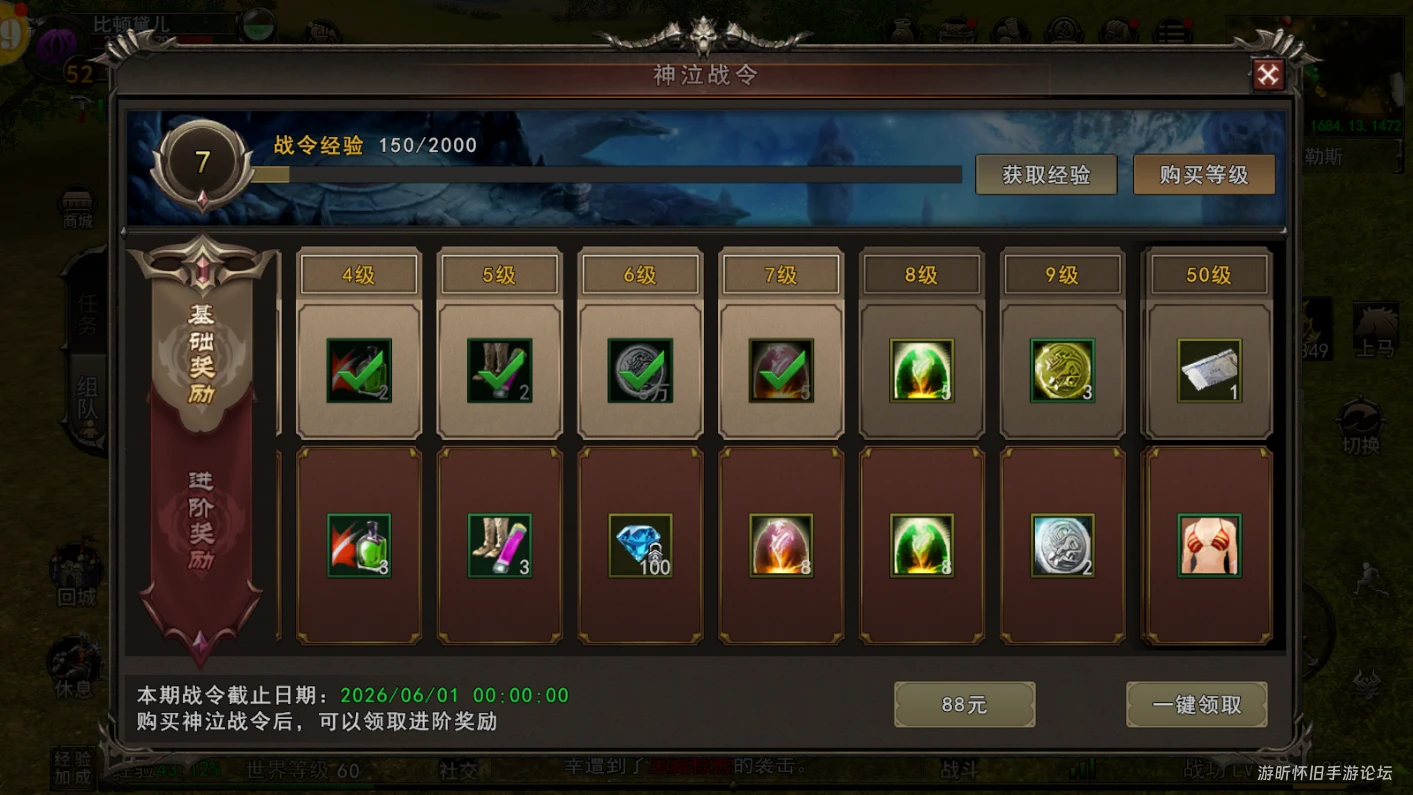1413x795 pixels.
Task: Click the 获取经验 button
Action: pyautogui.click(x=1046, y=175)
